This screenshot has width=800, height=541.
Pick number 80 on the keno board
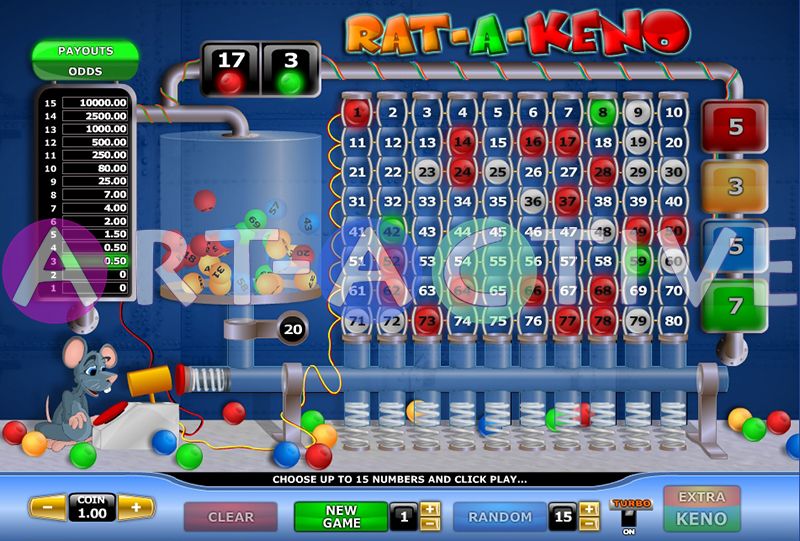click(x=673, y=322)
